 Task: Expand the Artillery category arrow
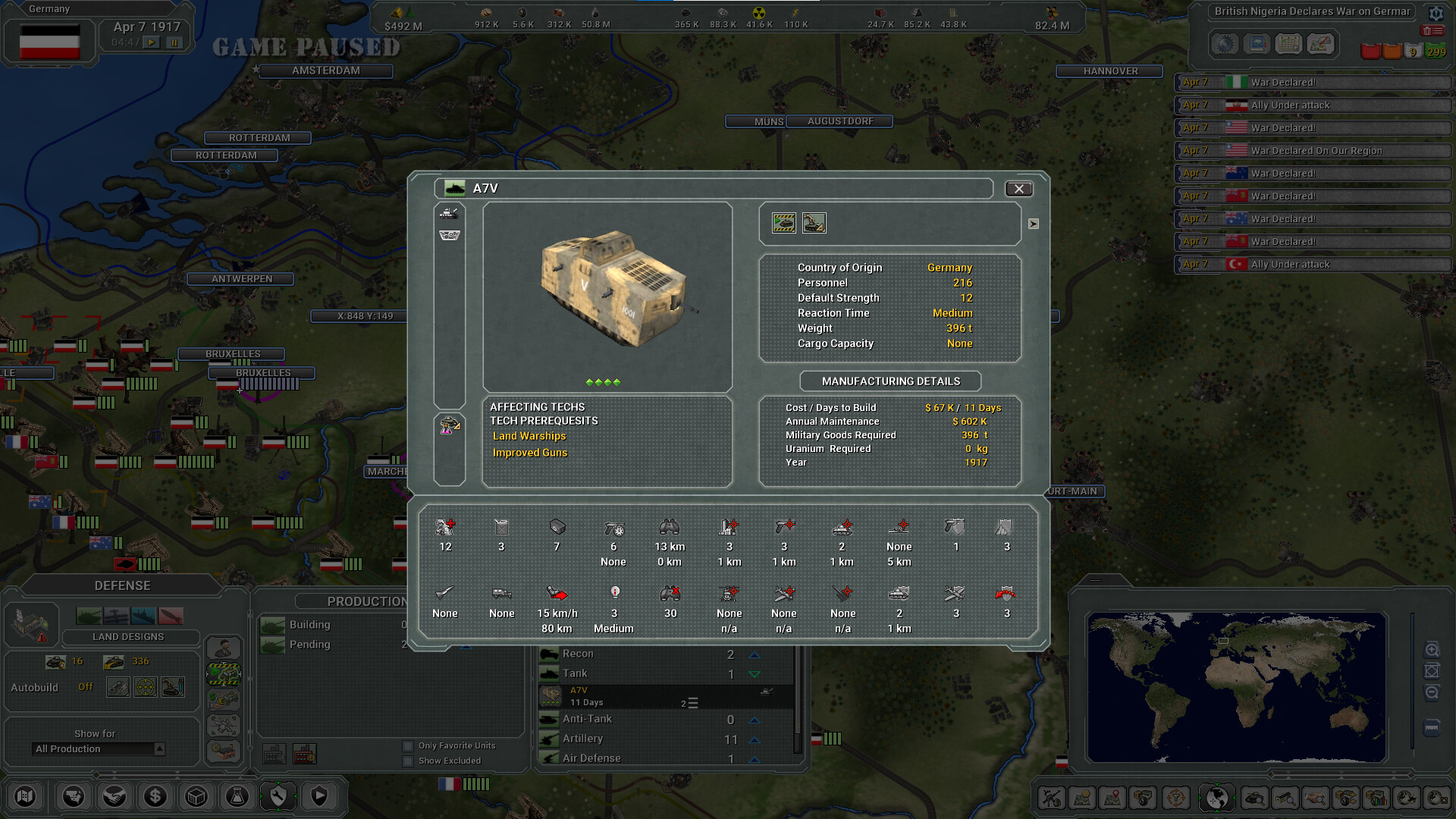[753, 739]
